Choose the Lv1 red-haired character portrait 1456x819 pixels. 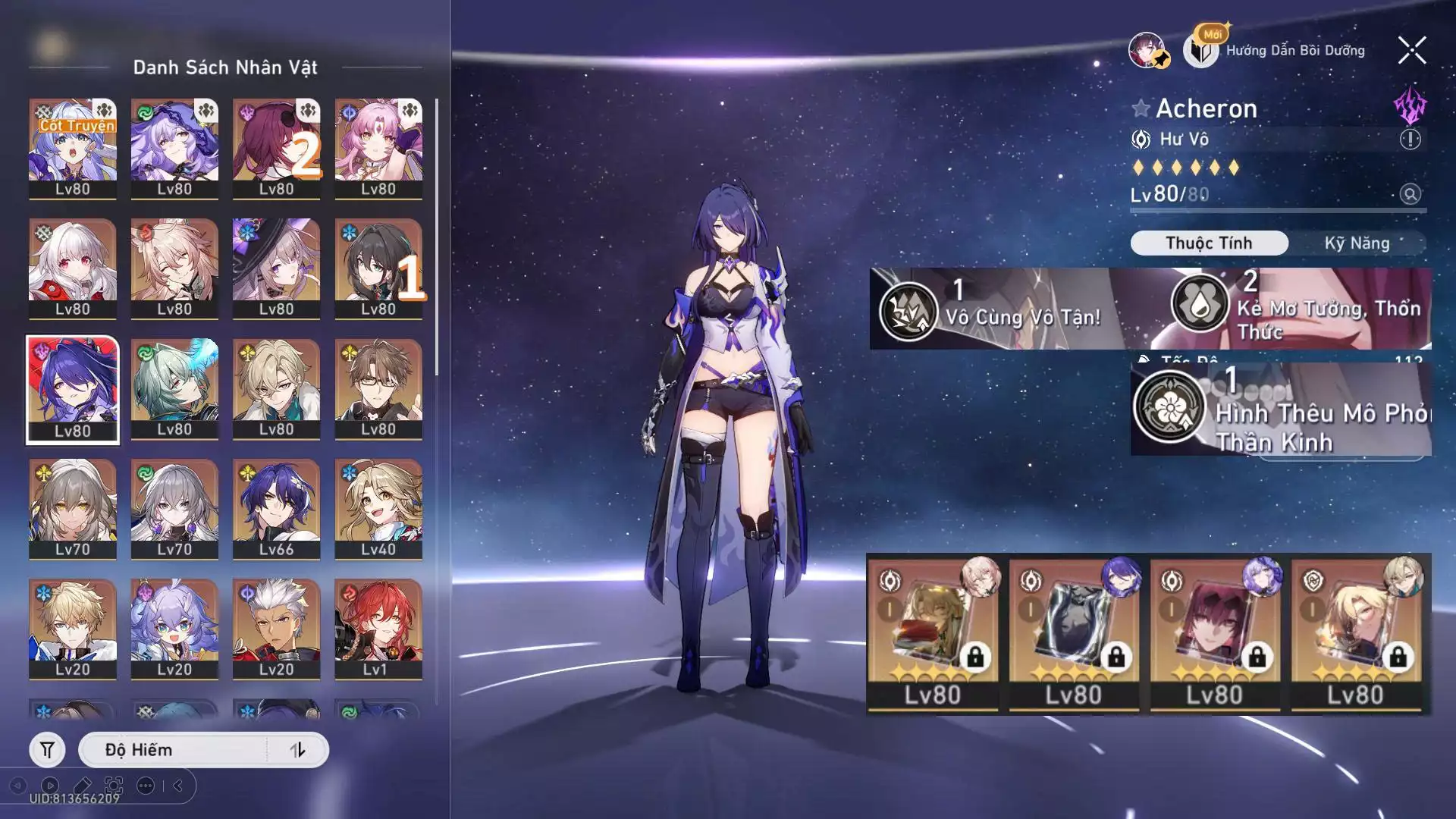[378, 629]
